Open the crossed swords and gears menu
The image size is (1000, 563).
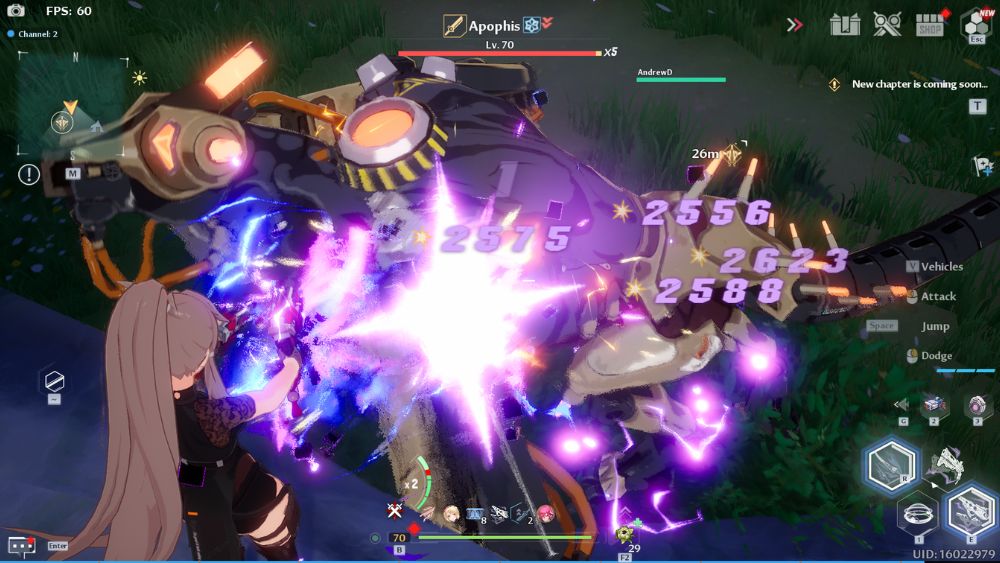click(x=887, y=24)
